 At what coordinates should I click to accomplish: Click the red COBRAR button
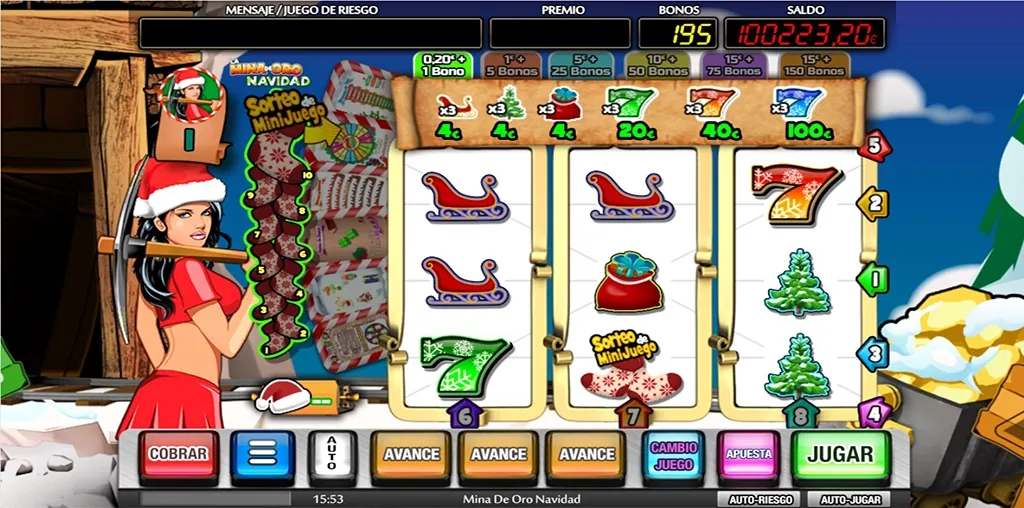[178, 455]
